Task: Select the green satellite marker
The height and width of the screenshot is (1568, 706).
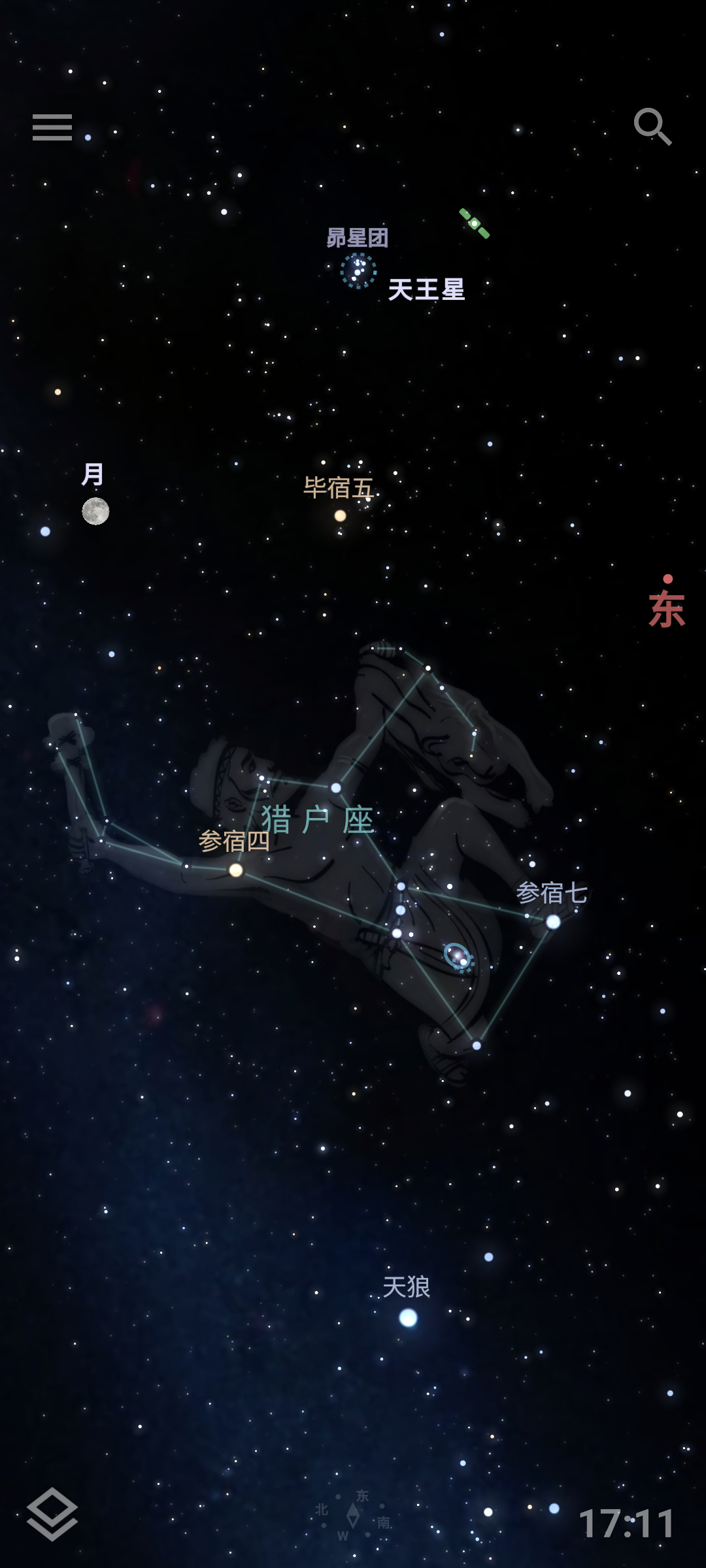Action: [475, 223]
